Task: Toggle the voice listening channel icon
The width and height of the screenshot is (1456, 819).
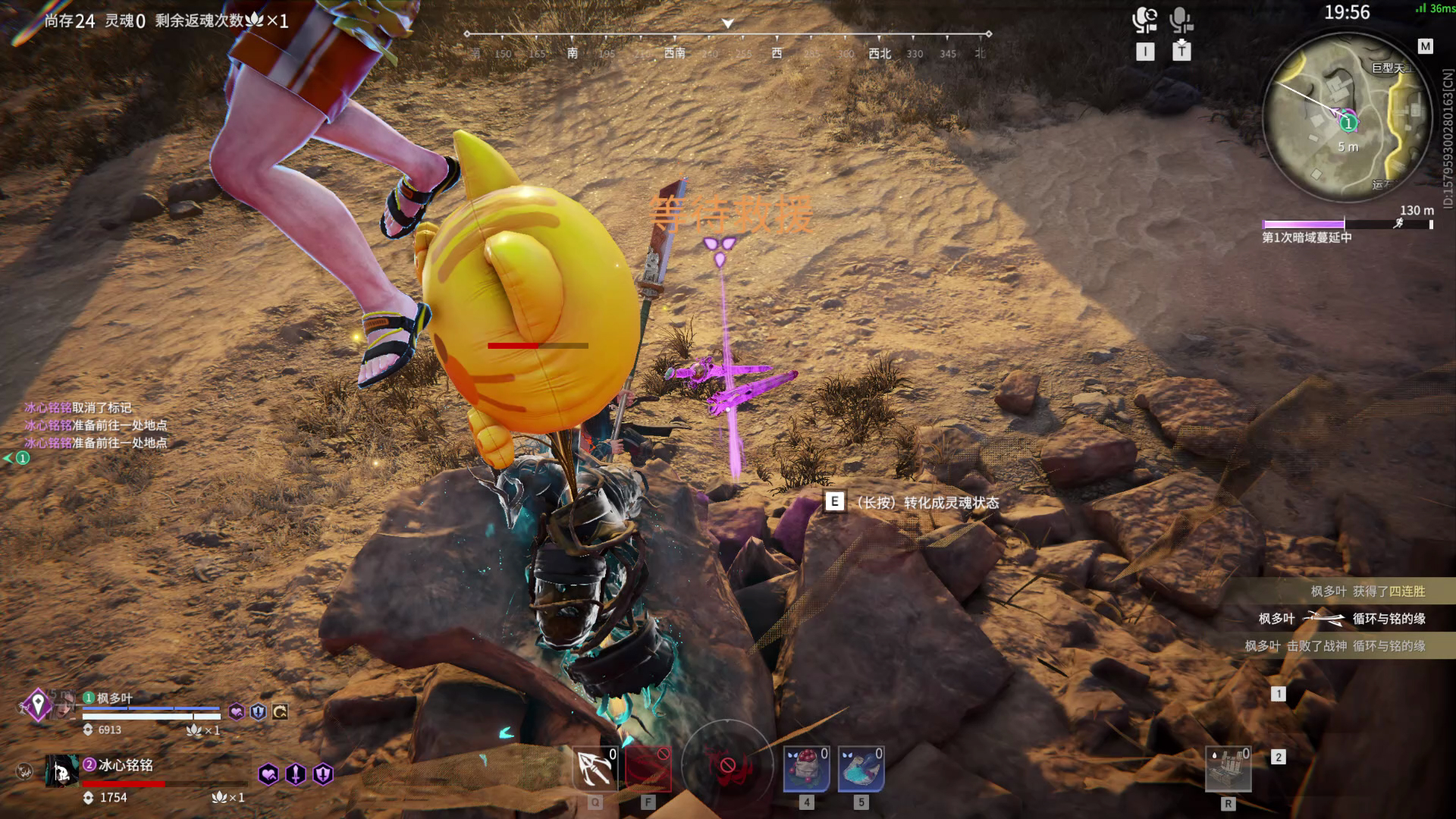Action: [x=1144, y=20]
